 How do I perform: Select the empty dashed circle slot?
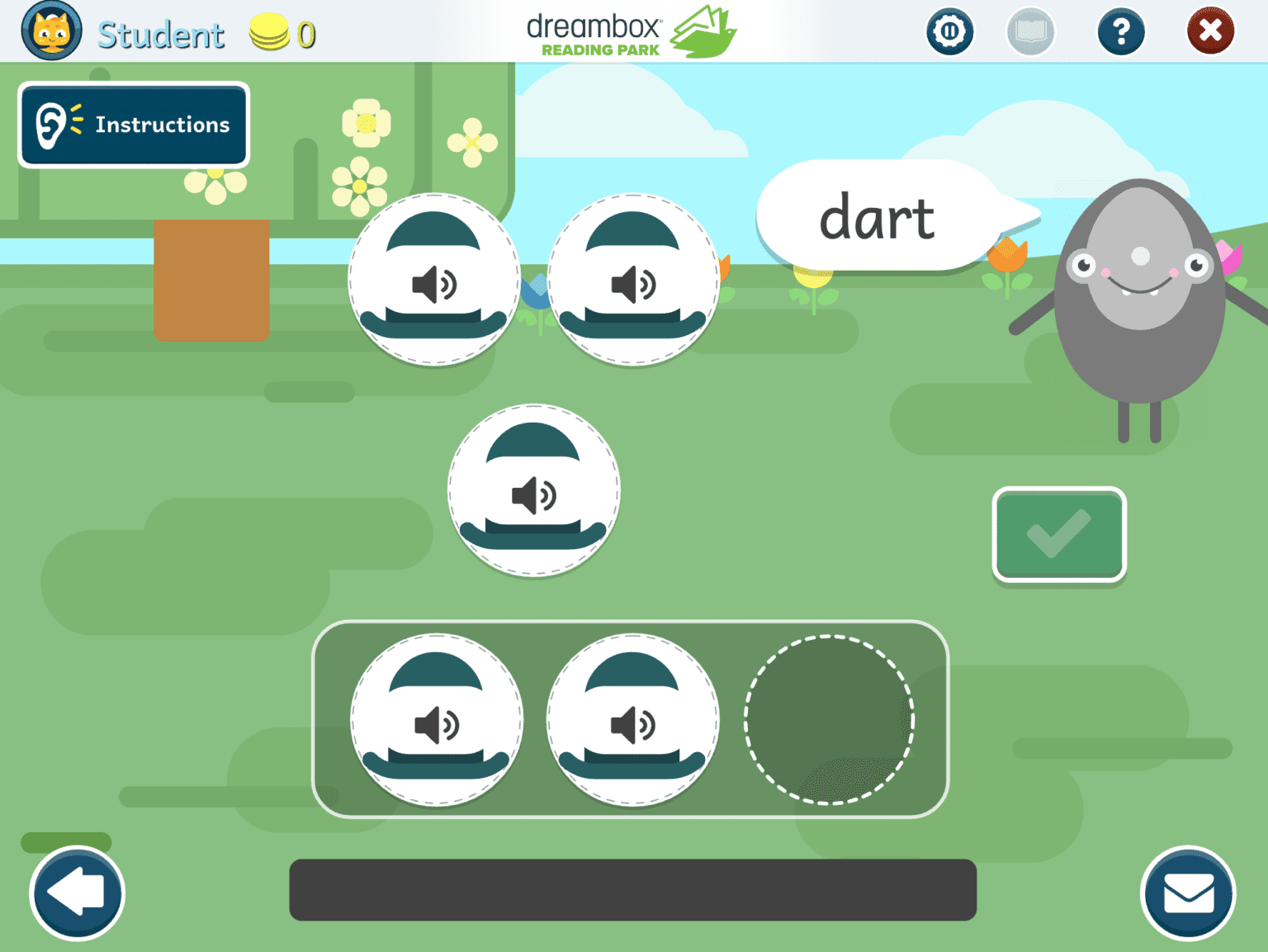[831, 719]
